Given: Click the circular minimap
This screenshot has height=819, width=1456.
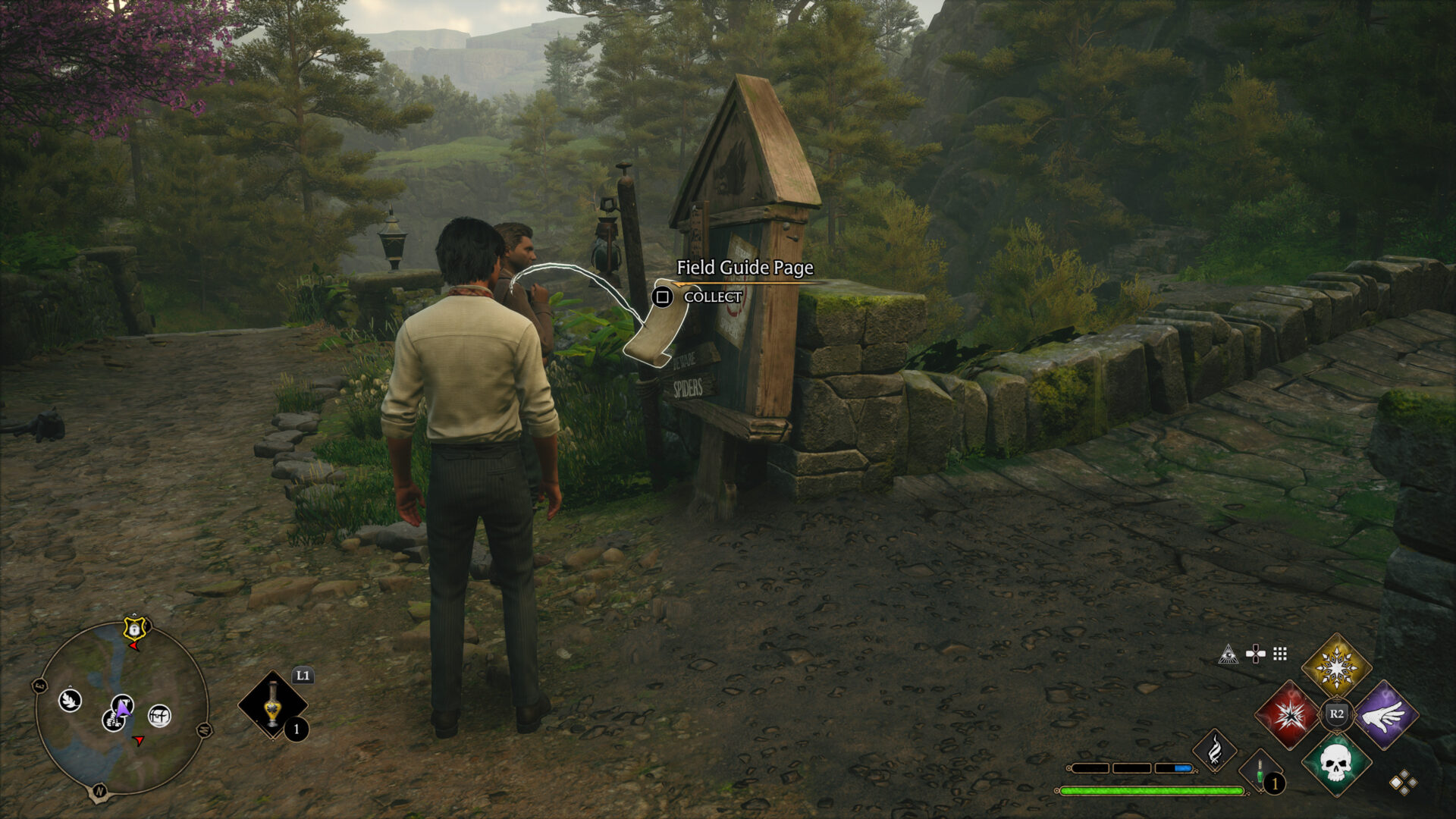Looking at the screenshot, I should 121,708.
